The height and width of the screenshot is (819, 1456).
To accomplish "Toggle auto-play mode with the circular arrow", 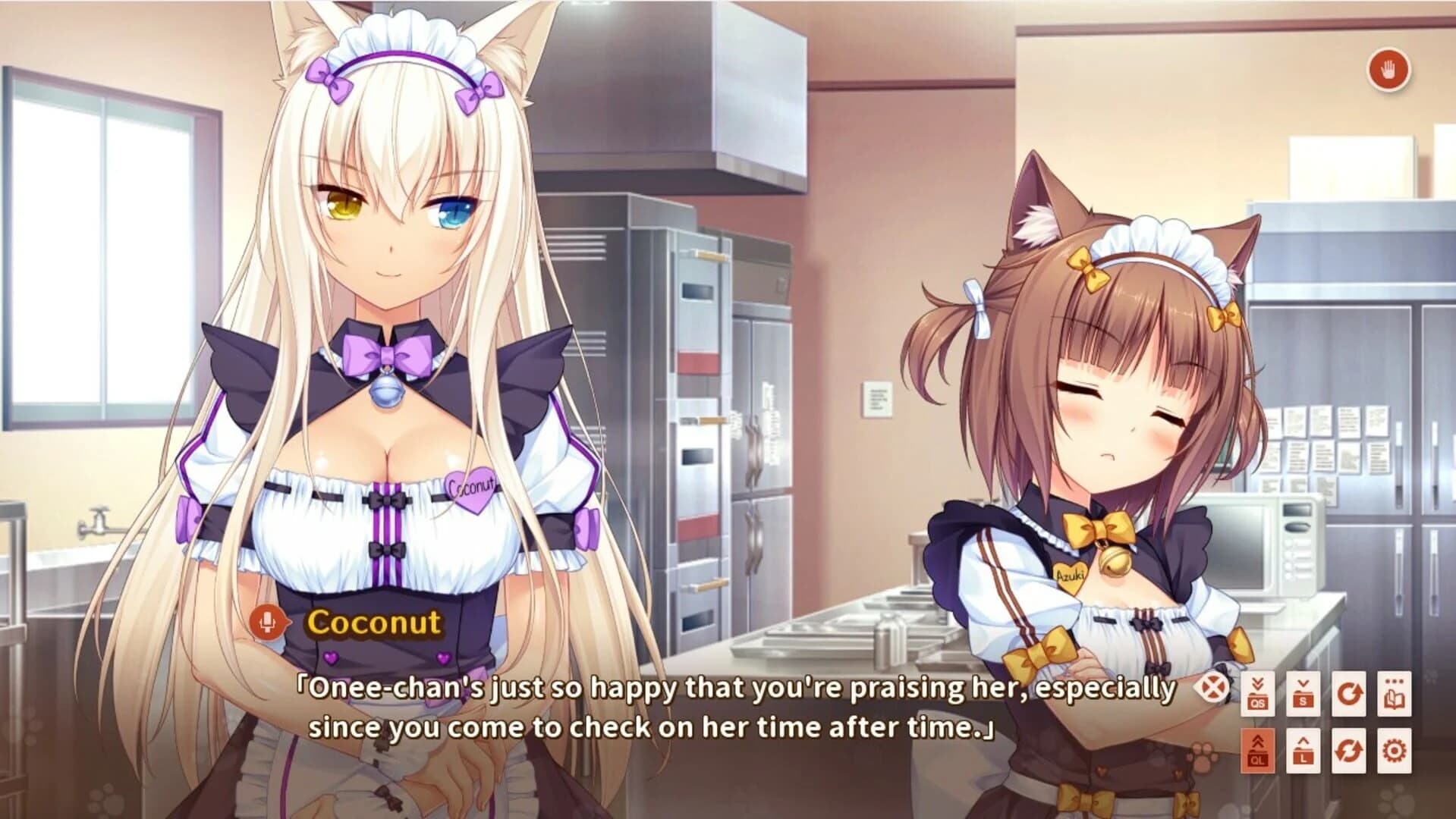I will pos(1348,695).
